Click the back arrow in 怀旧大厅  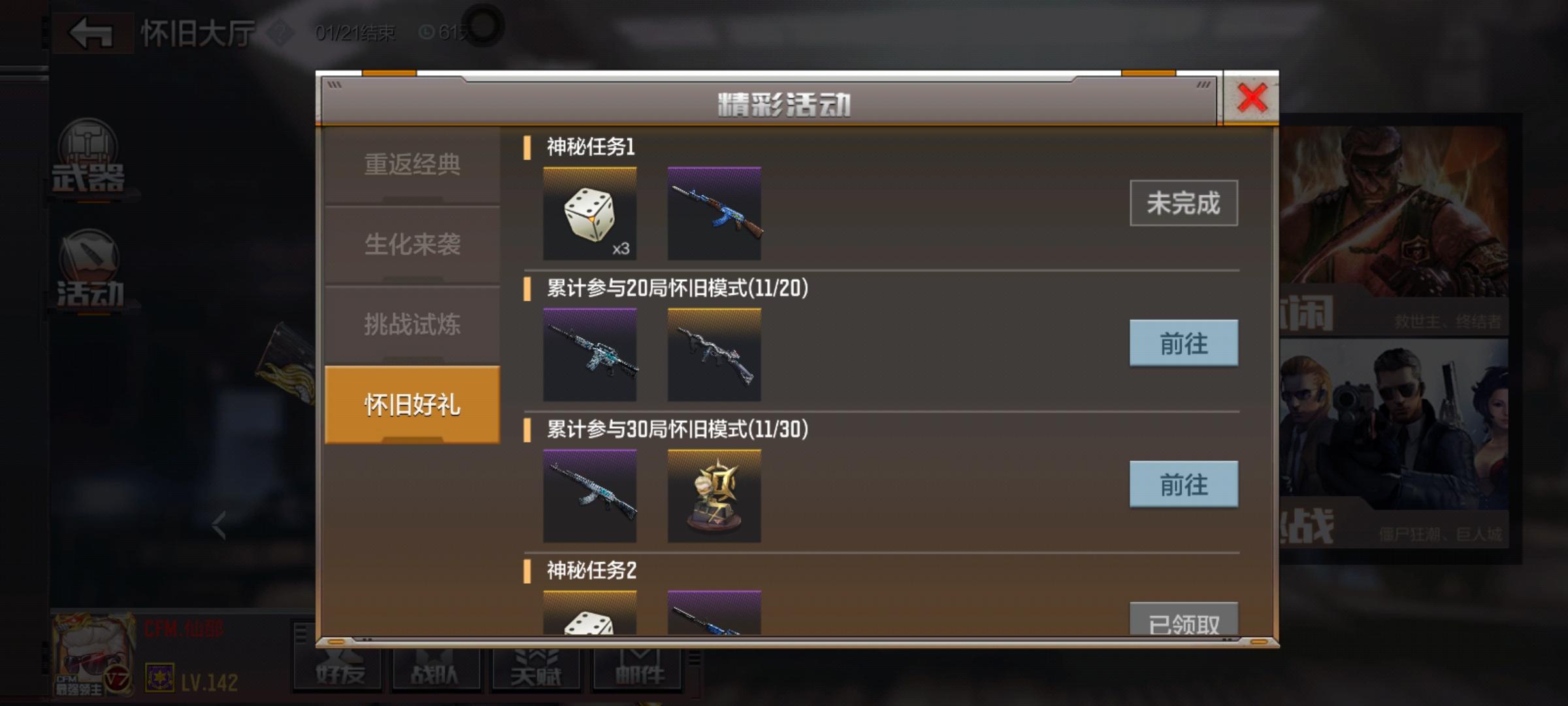(x=91, y=31)
